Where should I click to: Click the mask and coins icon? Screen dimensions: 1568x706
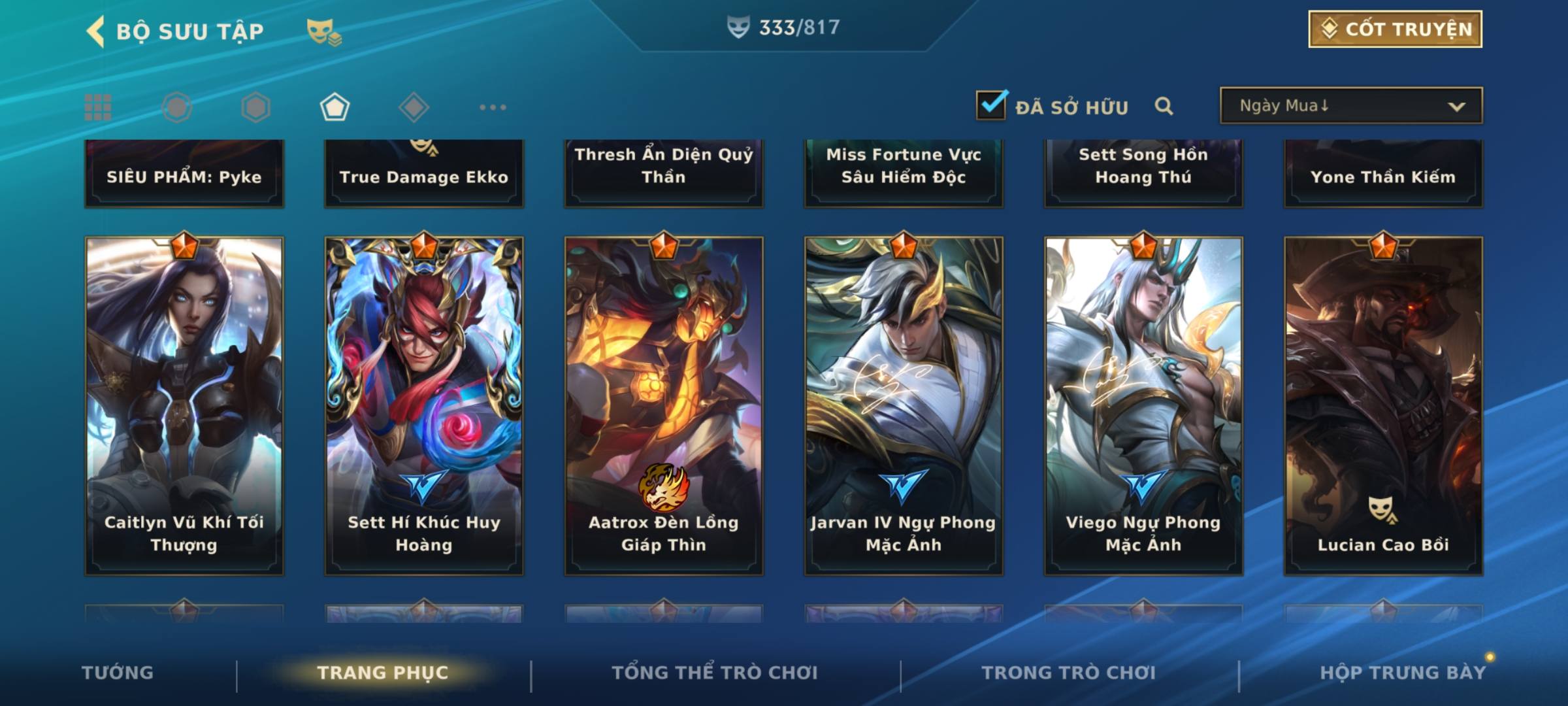323,31
